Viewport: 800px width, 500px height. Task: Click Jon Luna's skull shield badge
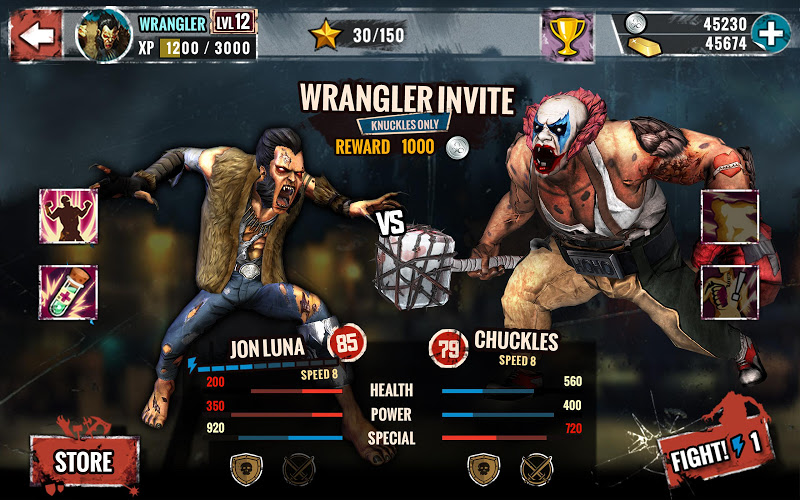tap(245, 465)
